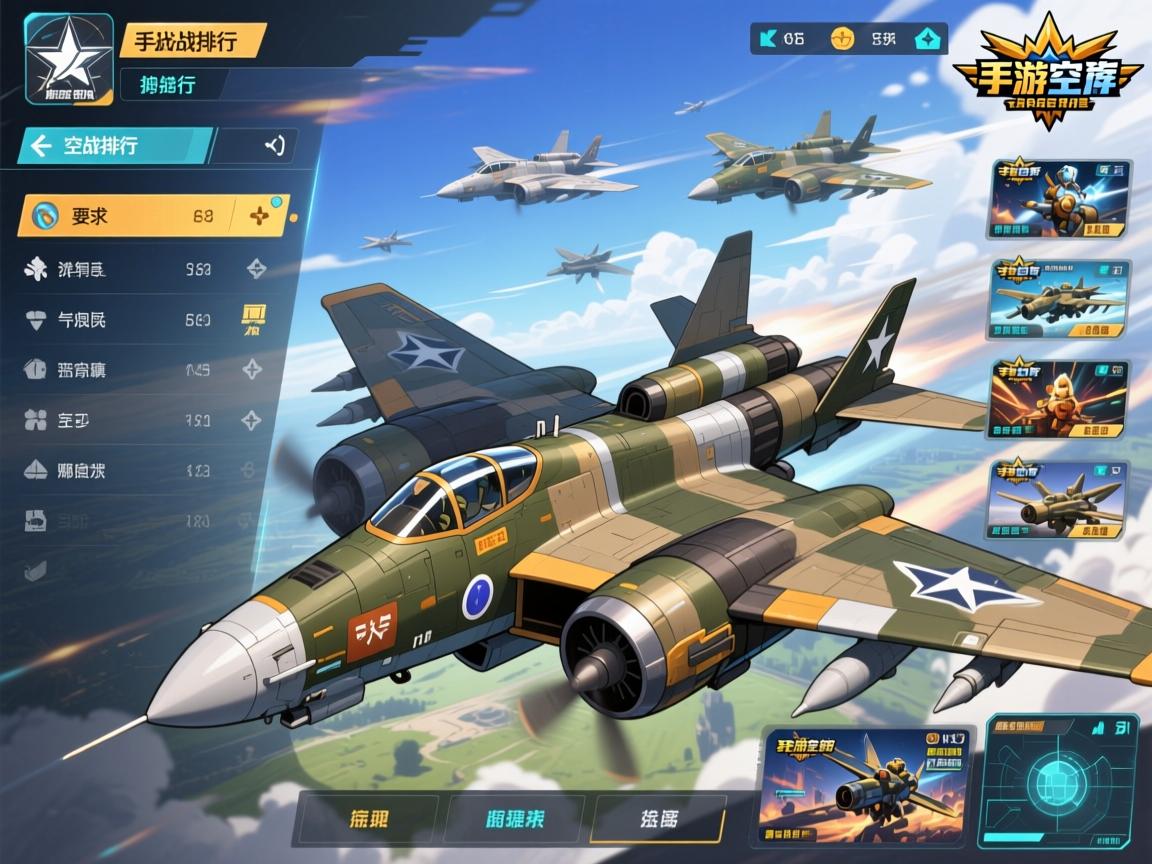Click the plus icon on the 要求 row

pos(259,215)
